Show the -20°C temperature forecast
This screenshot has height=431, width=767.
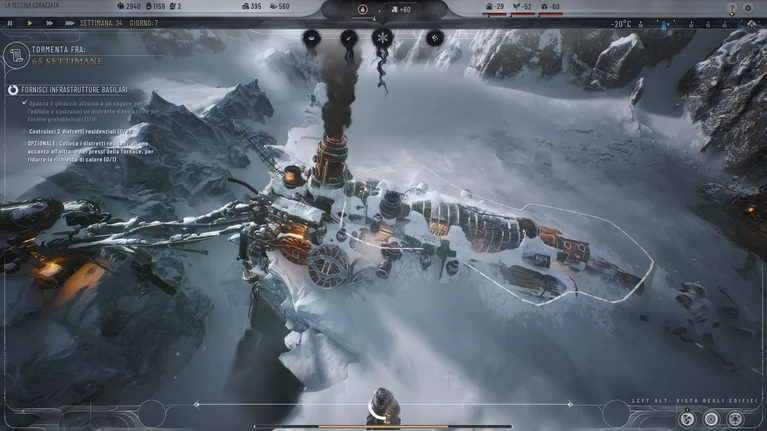622,23
